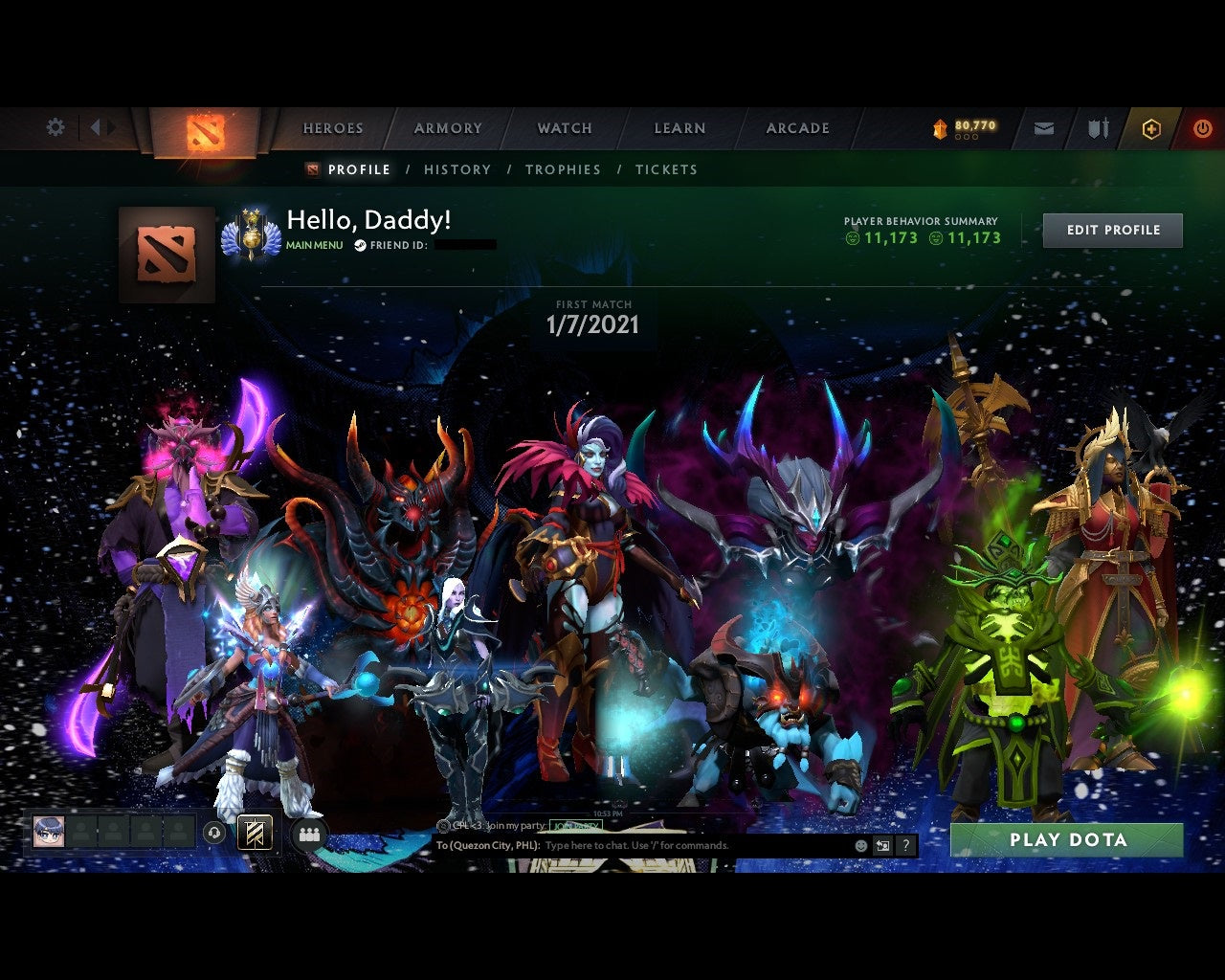The width and height of the screenshot is (1225, 980).
Task: Open your mail notifications via envelope icon
Action: (x=1044, y=126)
